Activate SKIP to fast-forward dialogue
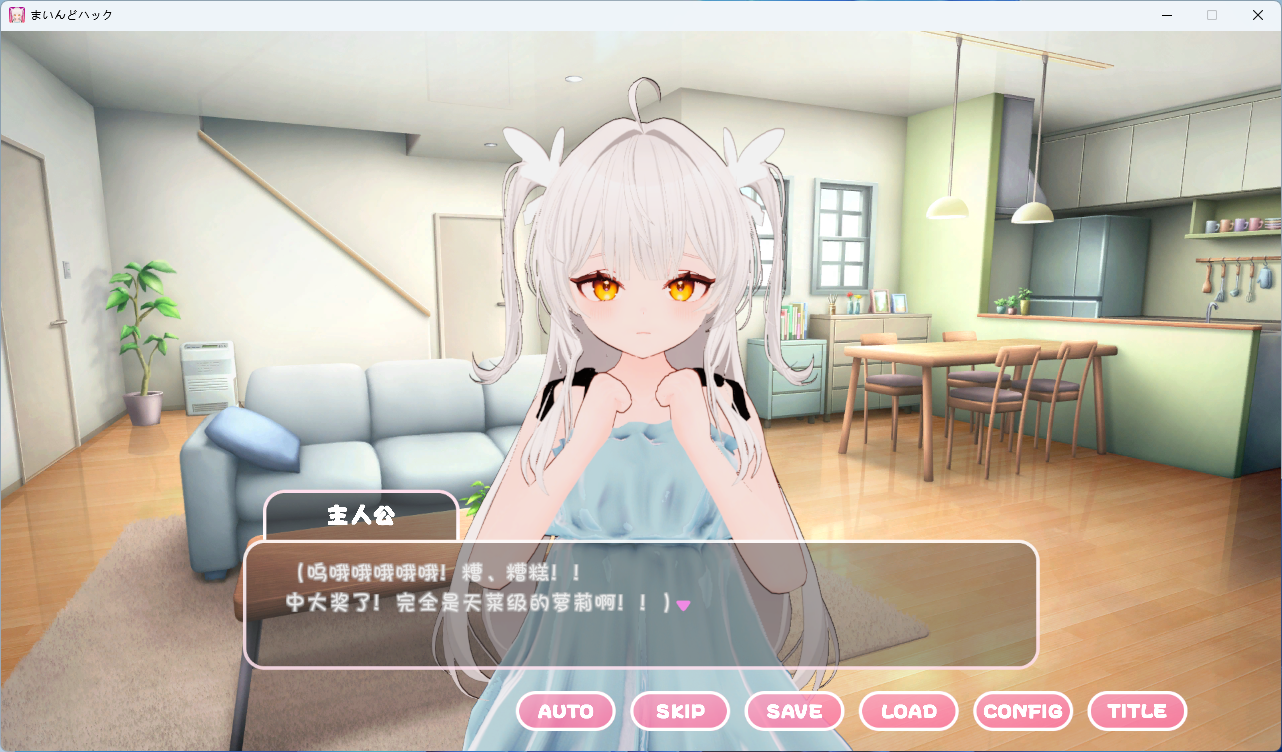The width and height of the screenshot is (1282, 752). 680,711
